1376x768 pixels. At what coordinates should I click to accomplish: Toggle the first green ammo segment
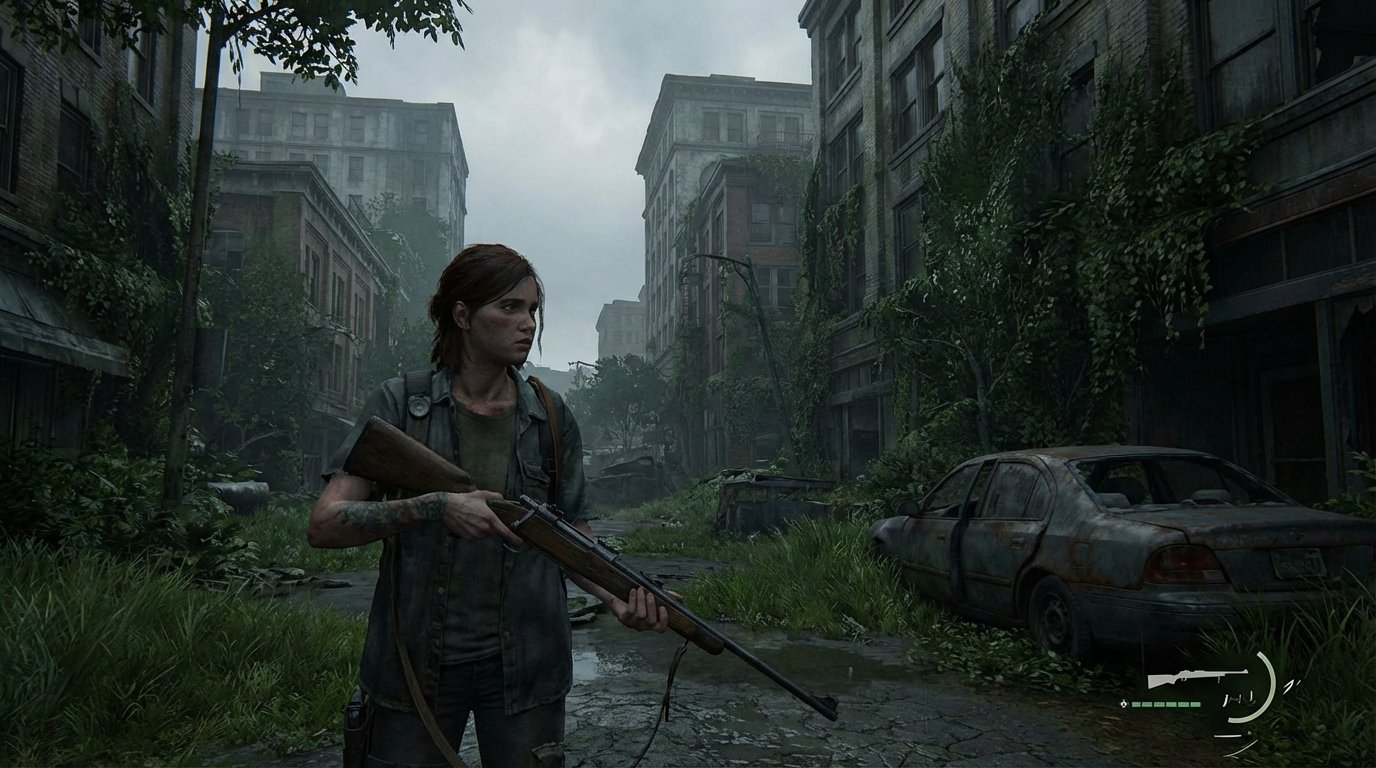pos(1136,704)
